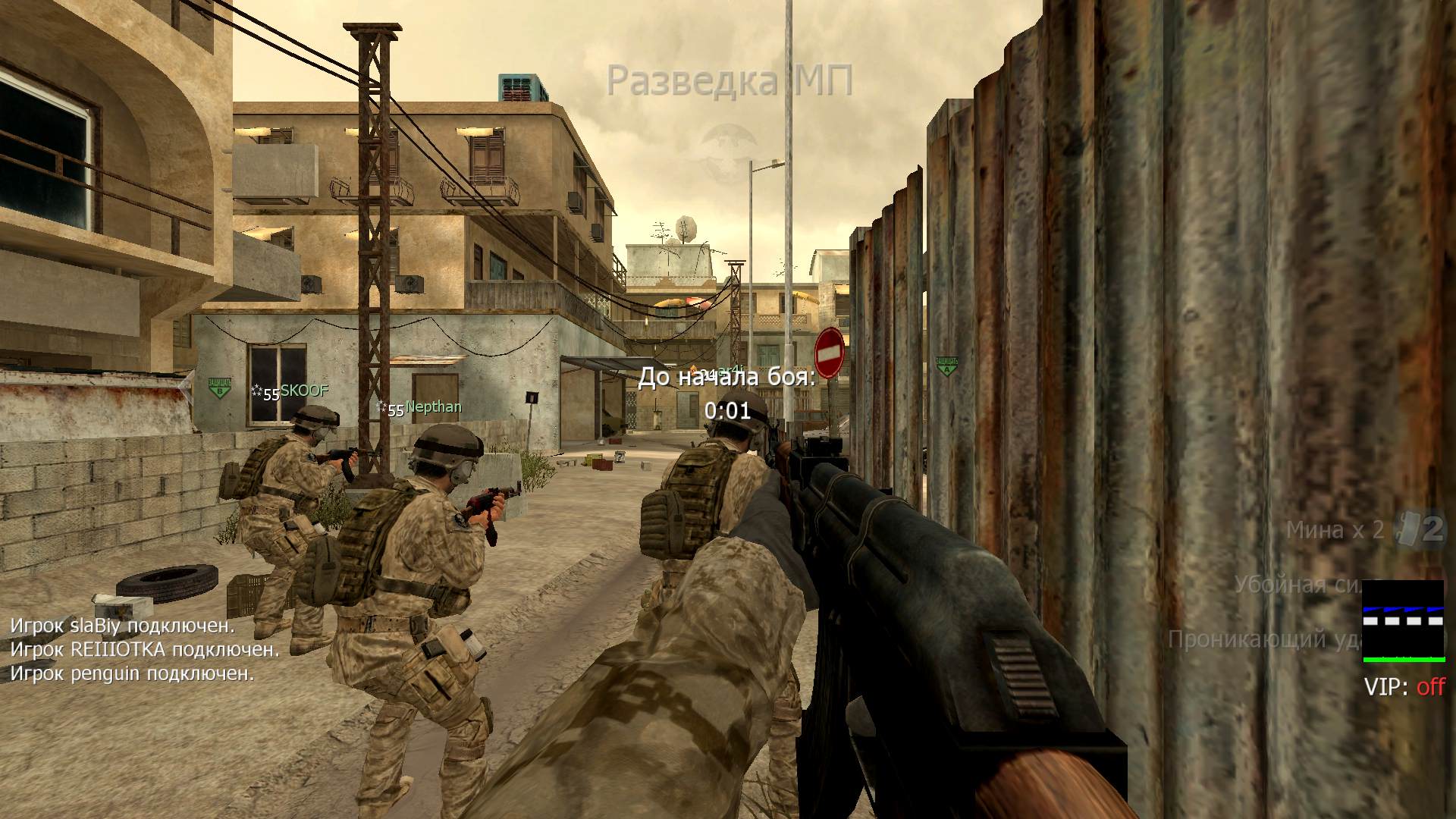This screenshot has width=1456, height=819.
Task: Click the defend A objective marker
Action: pyautogui.click(x=946, y=366)
